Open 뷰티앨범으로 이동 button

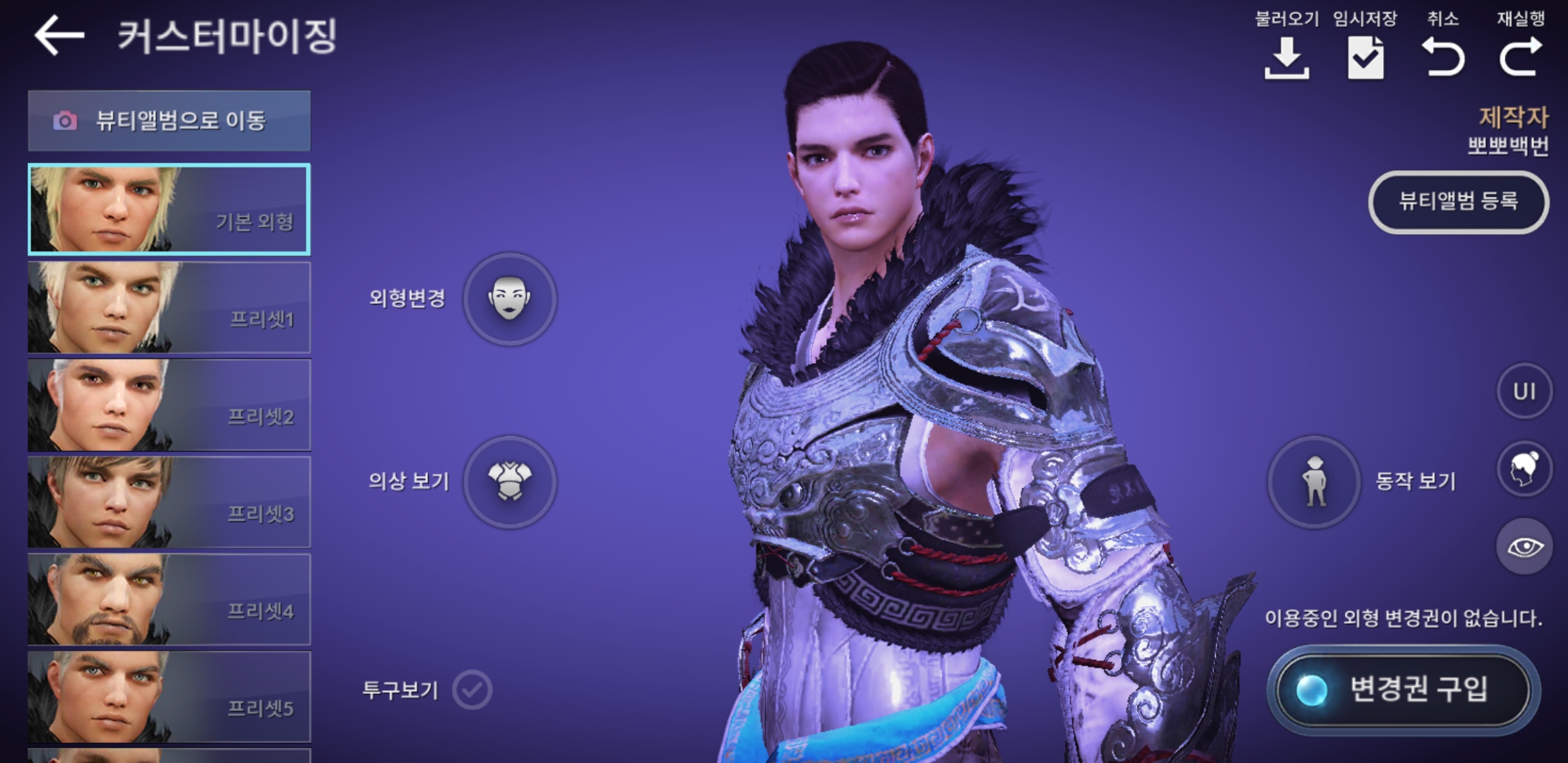[169, 121]
